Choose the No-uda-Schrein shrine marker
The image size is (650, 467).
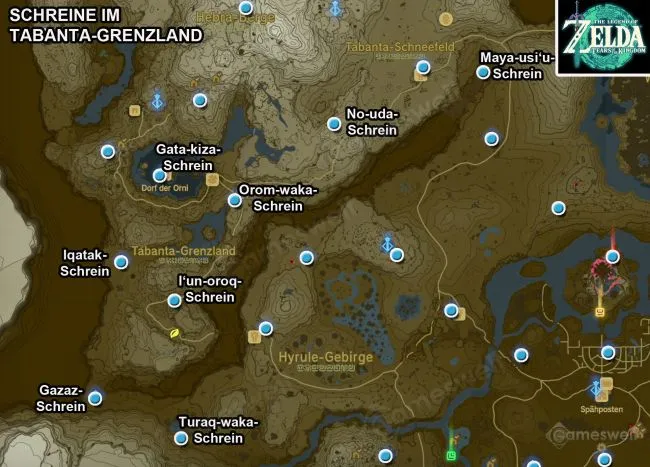334,124
